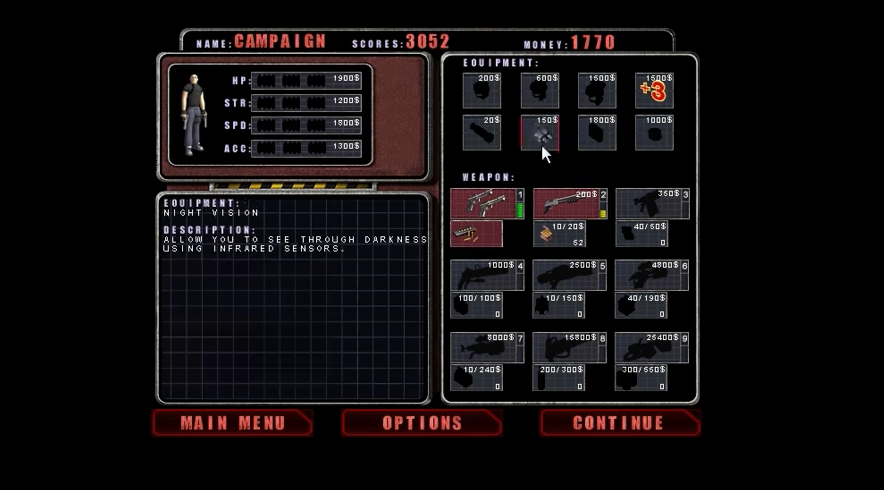Return to the Main Menu
Screen dimensions: 884x490
(232, 423)
